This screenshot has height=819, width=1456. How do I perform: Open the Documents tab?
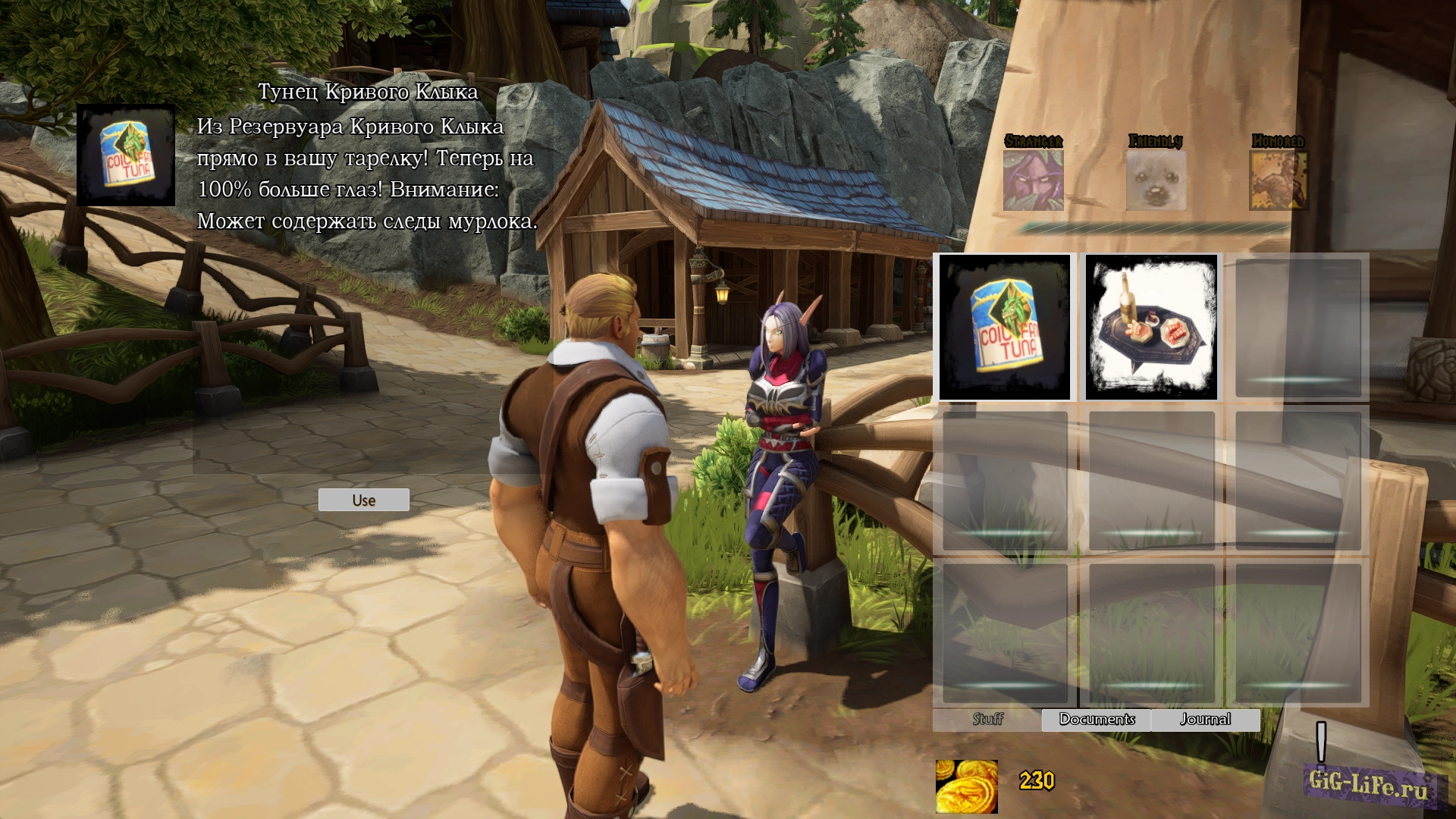click(1097, 719)
